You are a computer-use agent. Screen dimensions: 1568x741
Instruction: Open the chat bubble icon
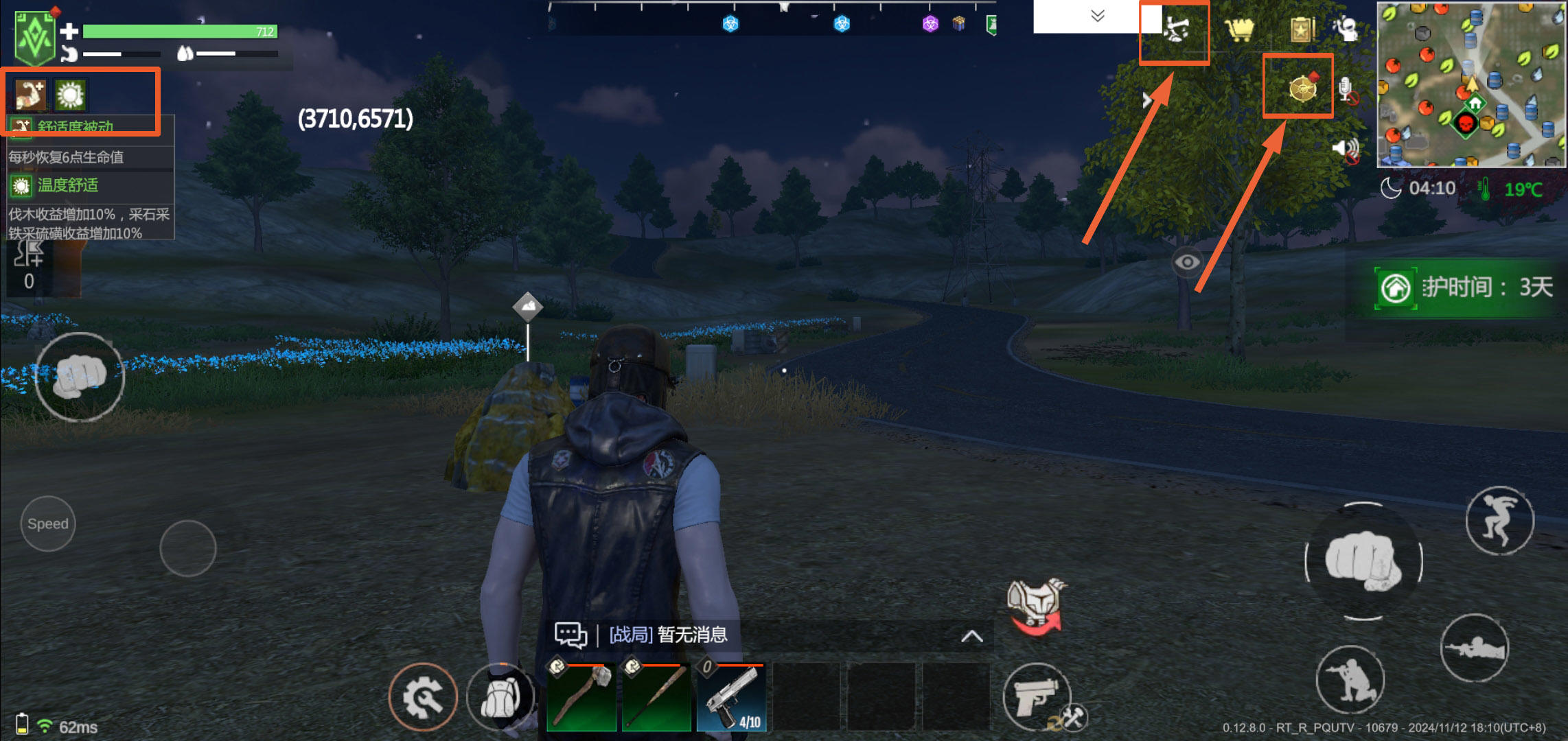click(x=570, y=635)
